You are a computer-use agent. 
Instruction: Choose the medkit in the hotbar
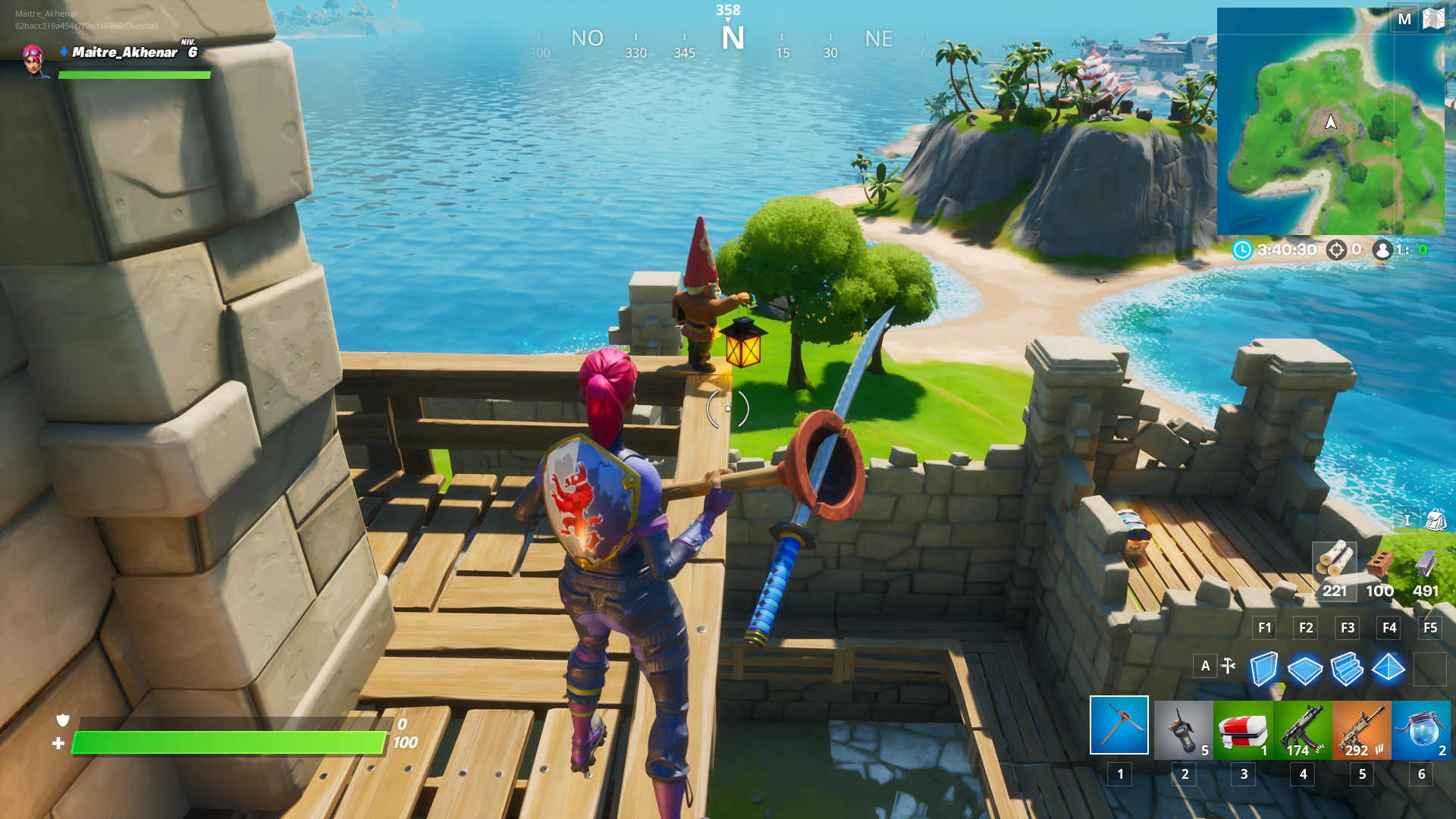tap(1243, 730)
